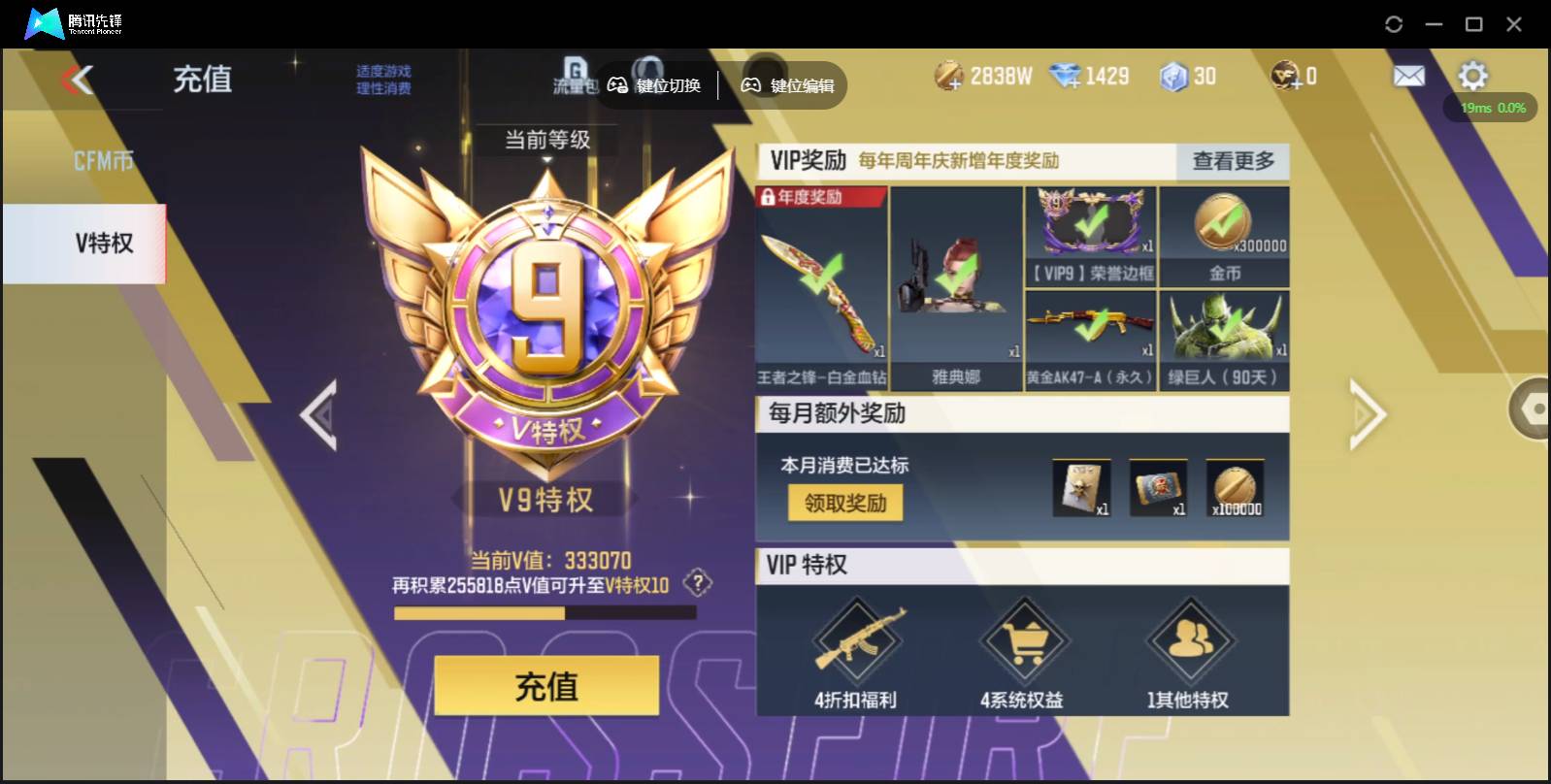Click the 充值 recharge button

pyautogui.click(x=546, y=686)
